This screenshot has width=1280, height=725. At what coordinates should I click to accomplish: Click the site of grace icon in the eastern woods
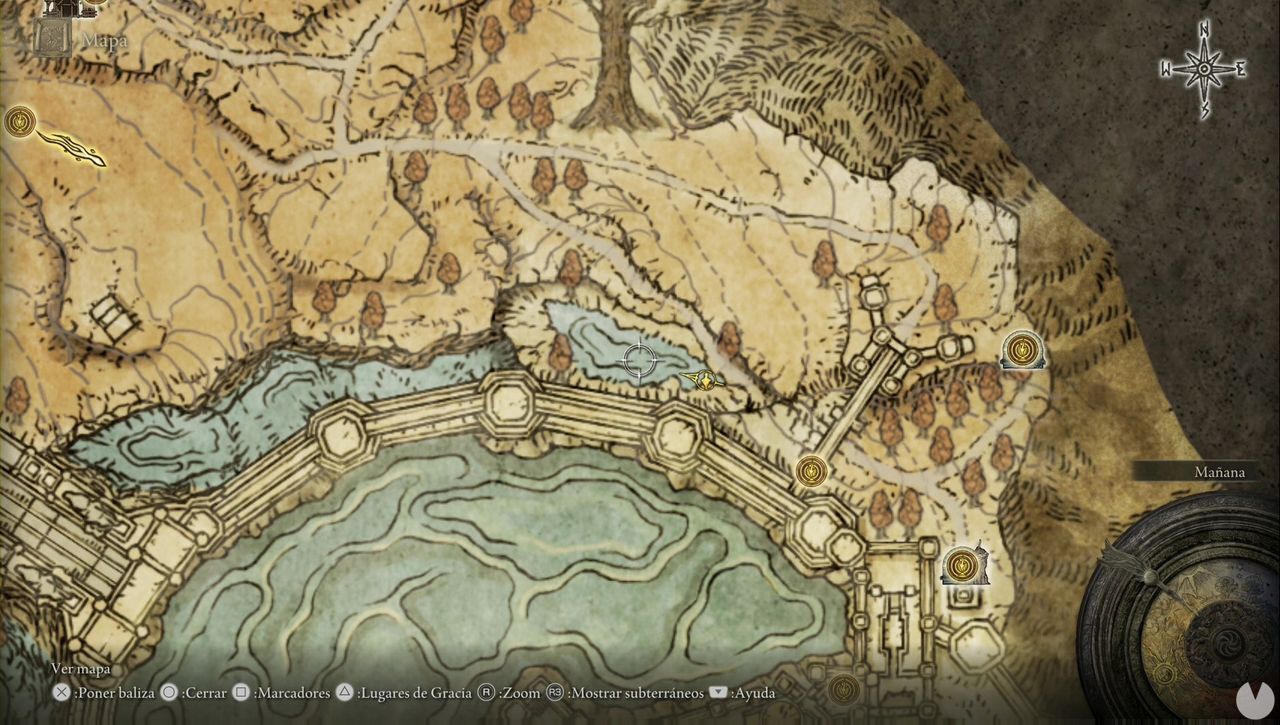(1022, 350)
